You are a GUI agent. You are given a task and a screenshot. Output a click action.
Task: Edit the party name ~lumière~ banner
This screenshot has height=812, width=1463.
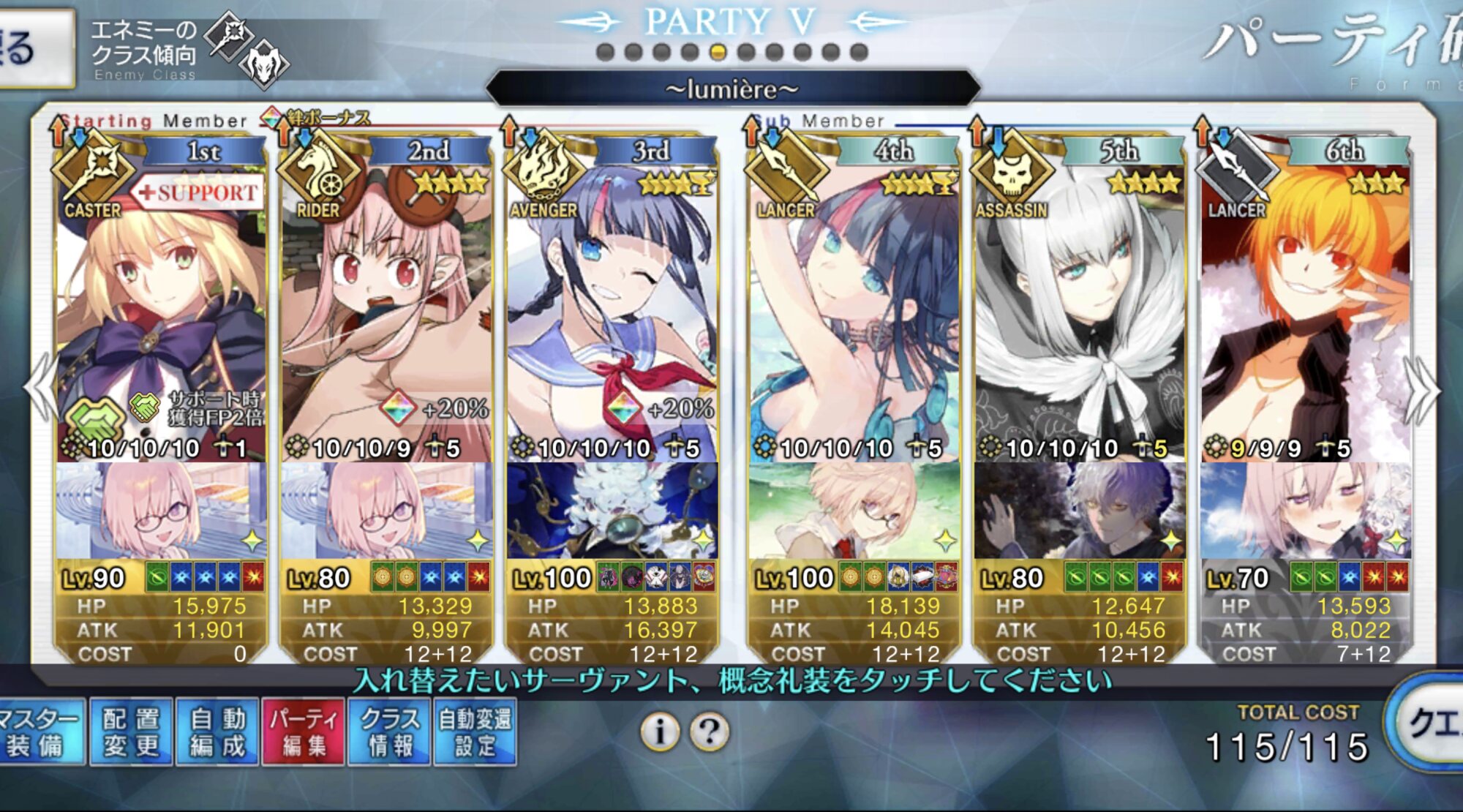click(731, 89)
